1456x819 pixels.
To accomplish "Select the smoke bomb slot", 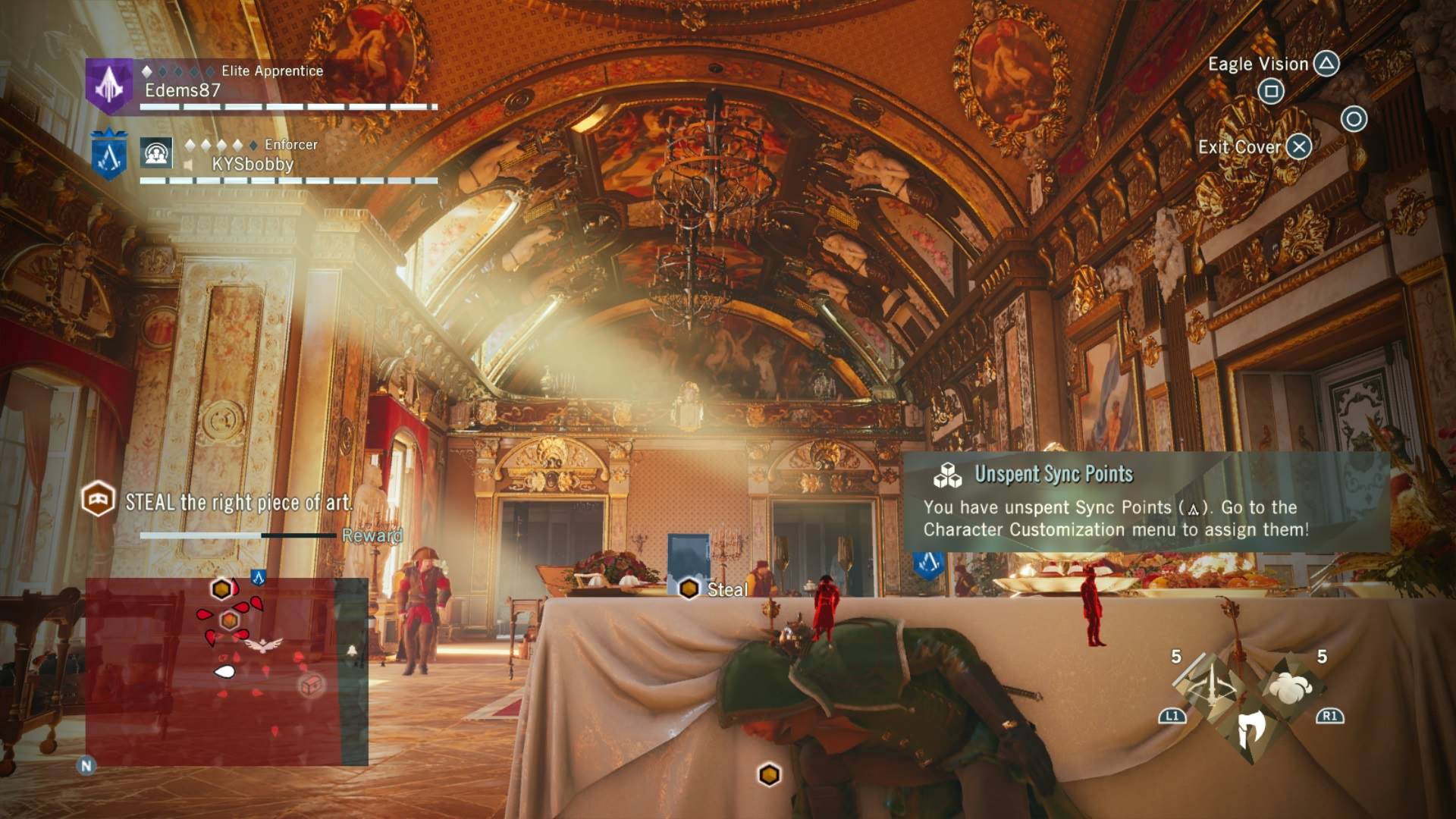I will [x=1290, y=688].
